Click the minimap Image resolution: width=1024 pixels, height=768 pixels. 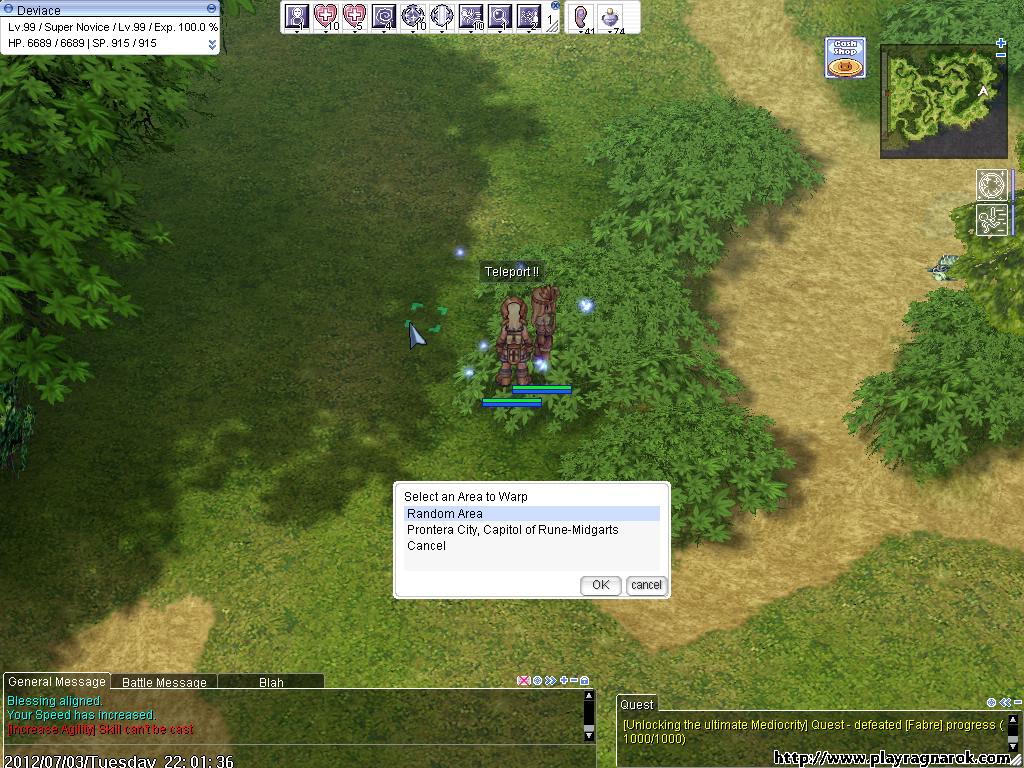click(942, 101)
